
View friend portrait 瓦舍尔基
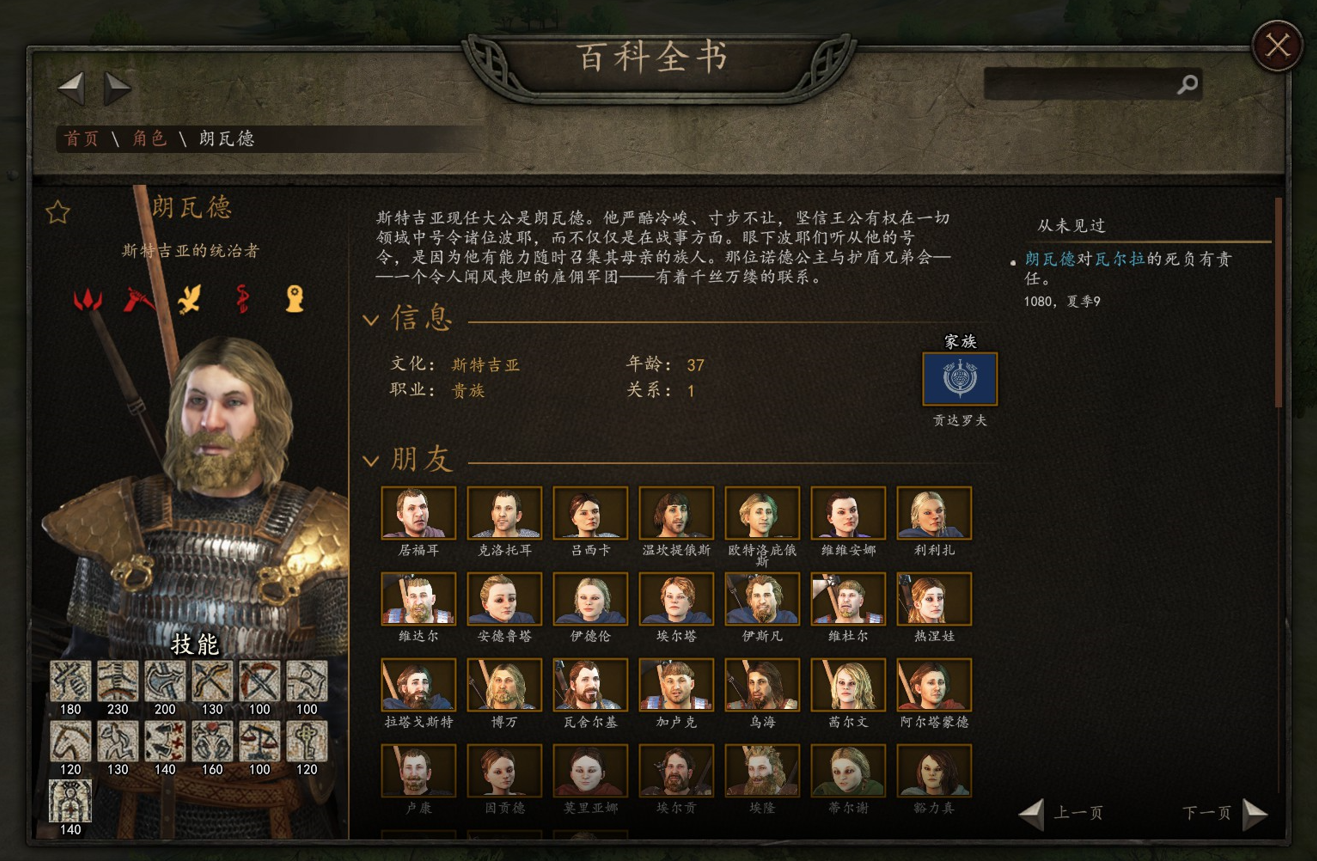[590, 685]
